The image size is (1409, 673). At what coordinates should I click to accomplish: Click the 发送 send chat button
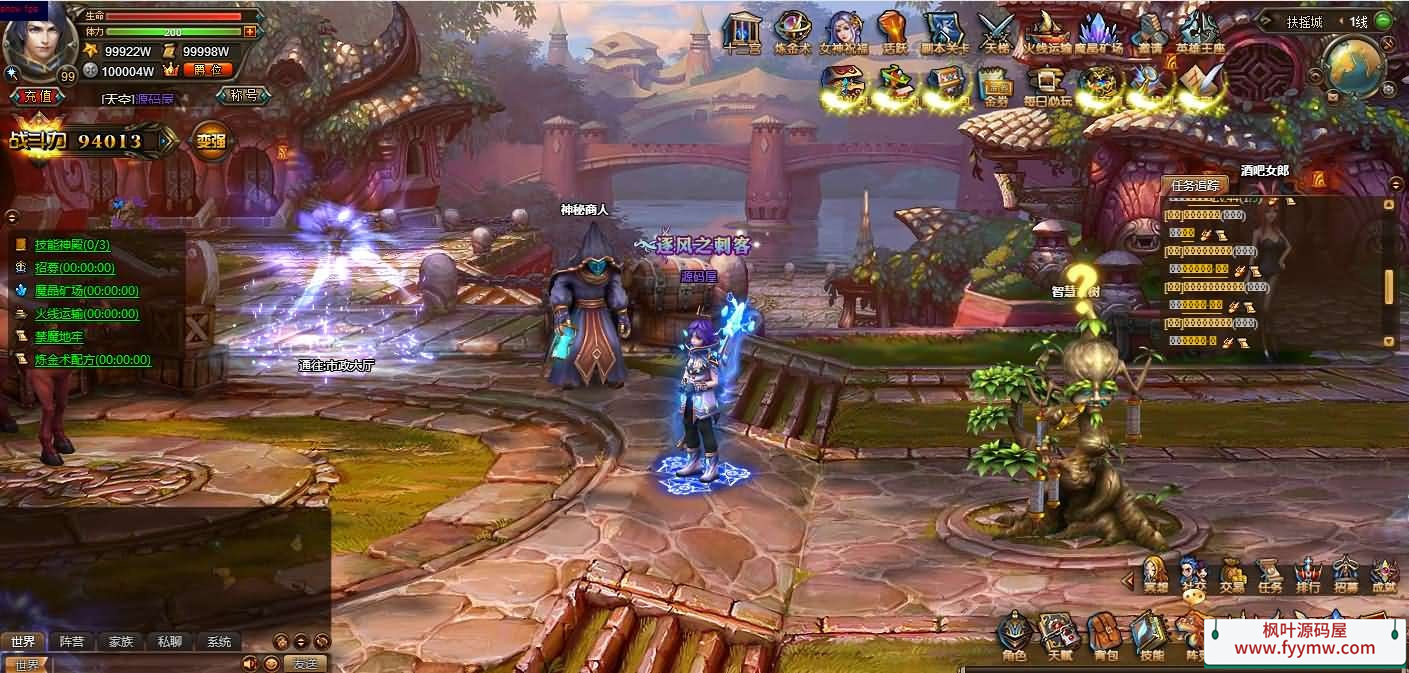(x=305, y=663)
